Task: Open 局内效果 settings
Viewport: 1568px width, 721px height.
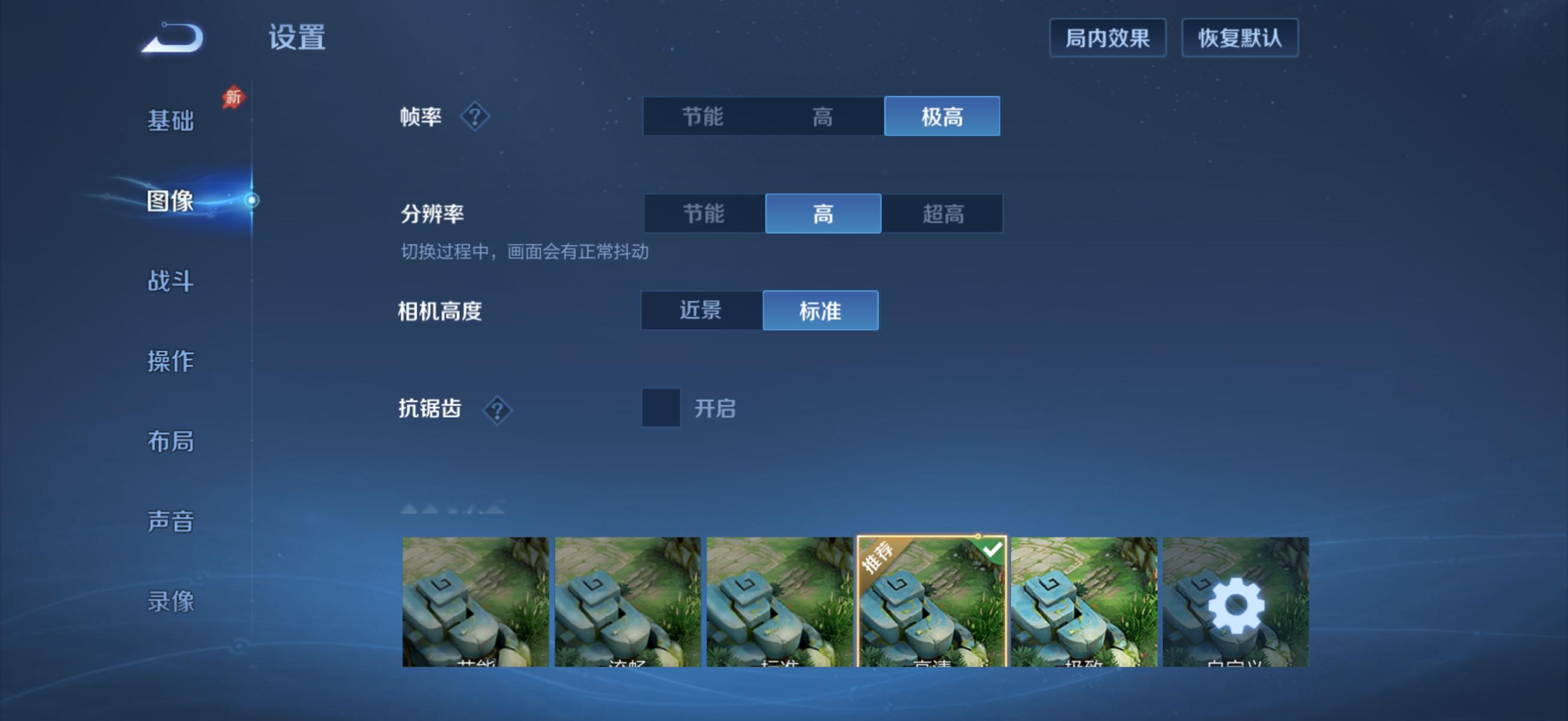Action: (1108, 38)
